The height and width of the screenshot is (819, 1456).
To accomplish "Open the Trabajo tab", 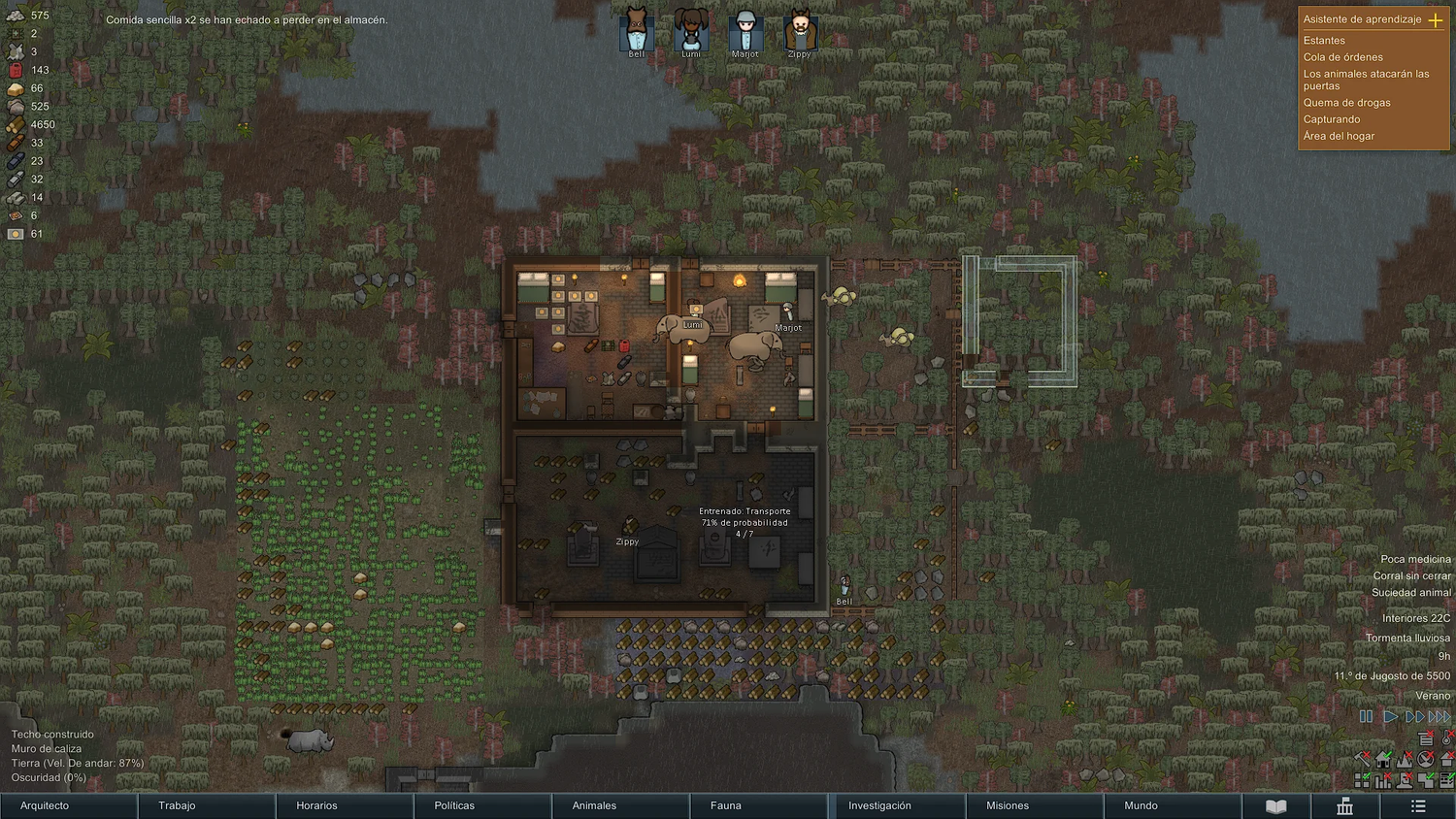I will 206,805.
